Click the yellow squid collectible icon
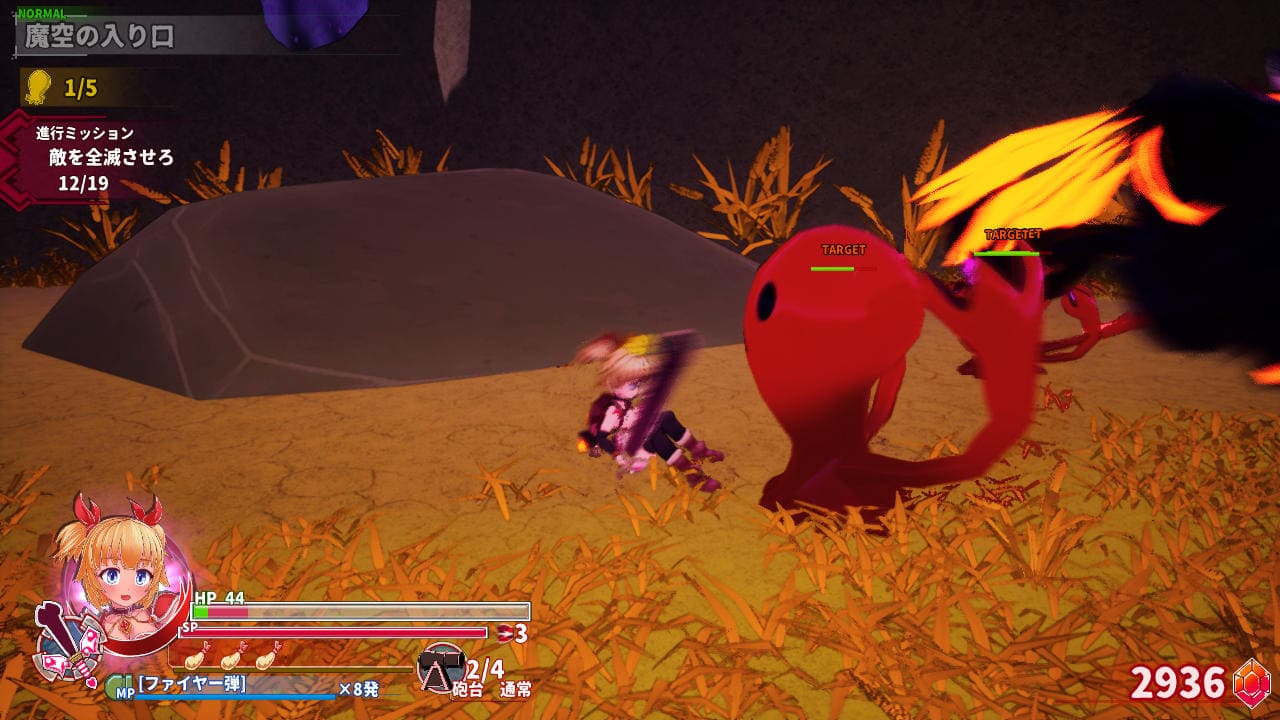This screenshot has width=1280, height=720. [38, 87]
